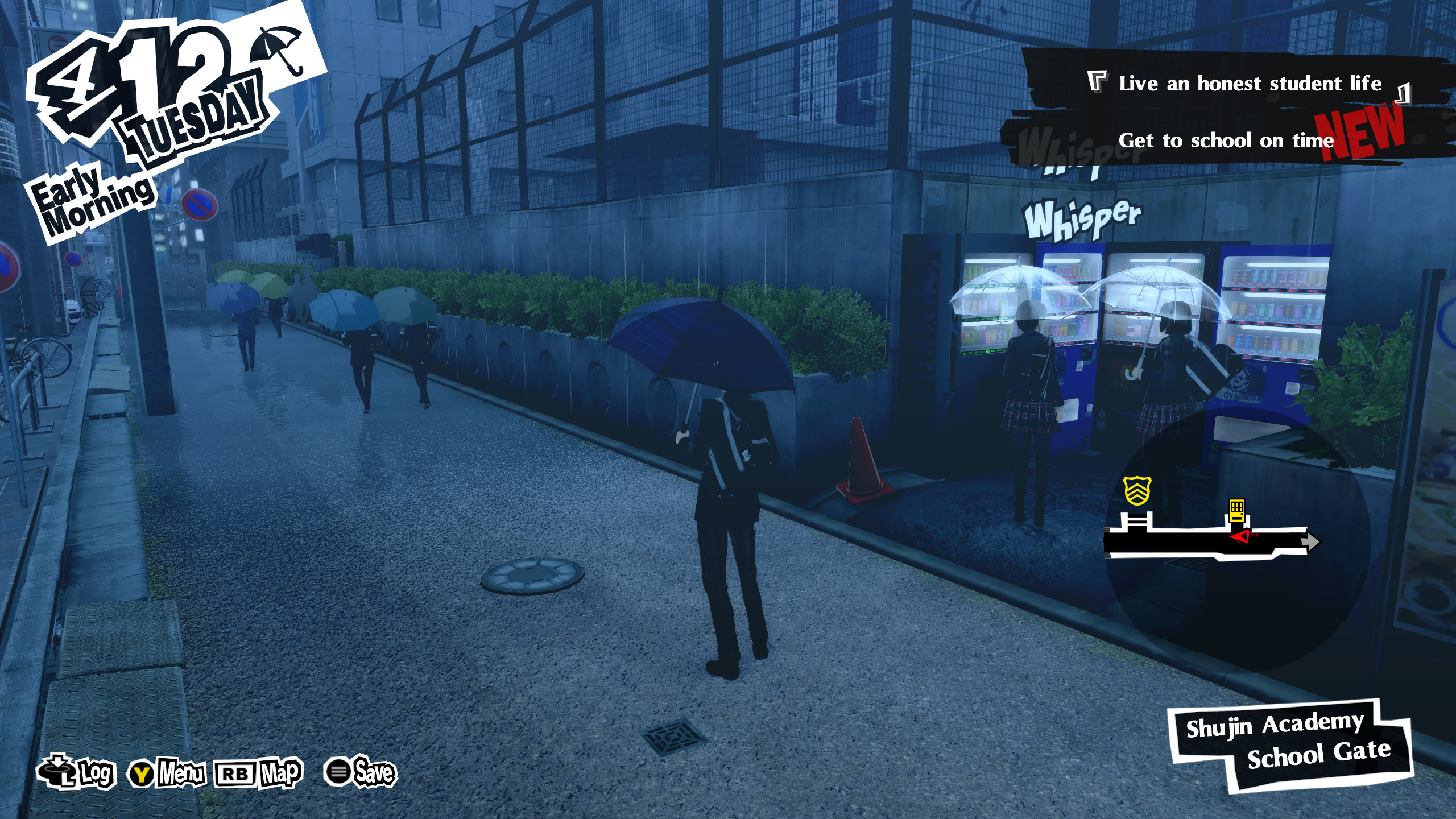1456x819 pixels.
Task: Click the yellow vending machine map marker
Action: (x=1236, y=510)
